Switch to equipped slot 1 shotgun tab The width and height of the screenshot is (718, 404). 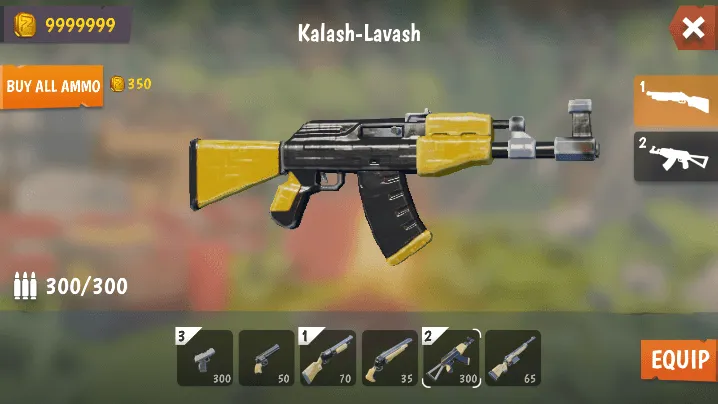pyautogui.click(x=677, y=101)
